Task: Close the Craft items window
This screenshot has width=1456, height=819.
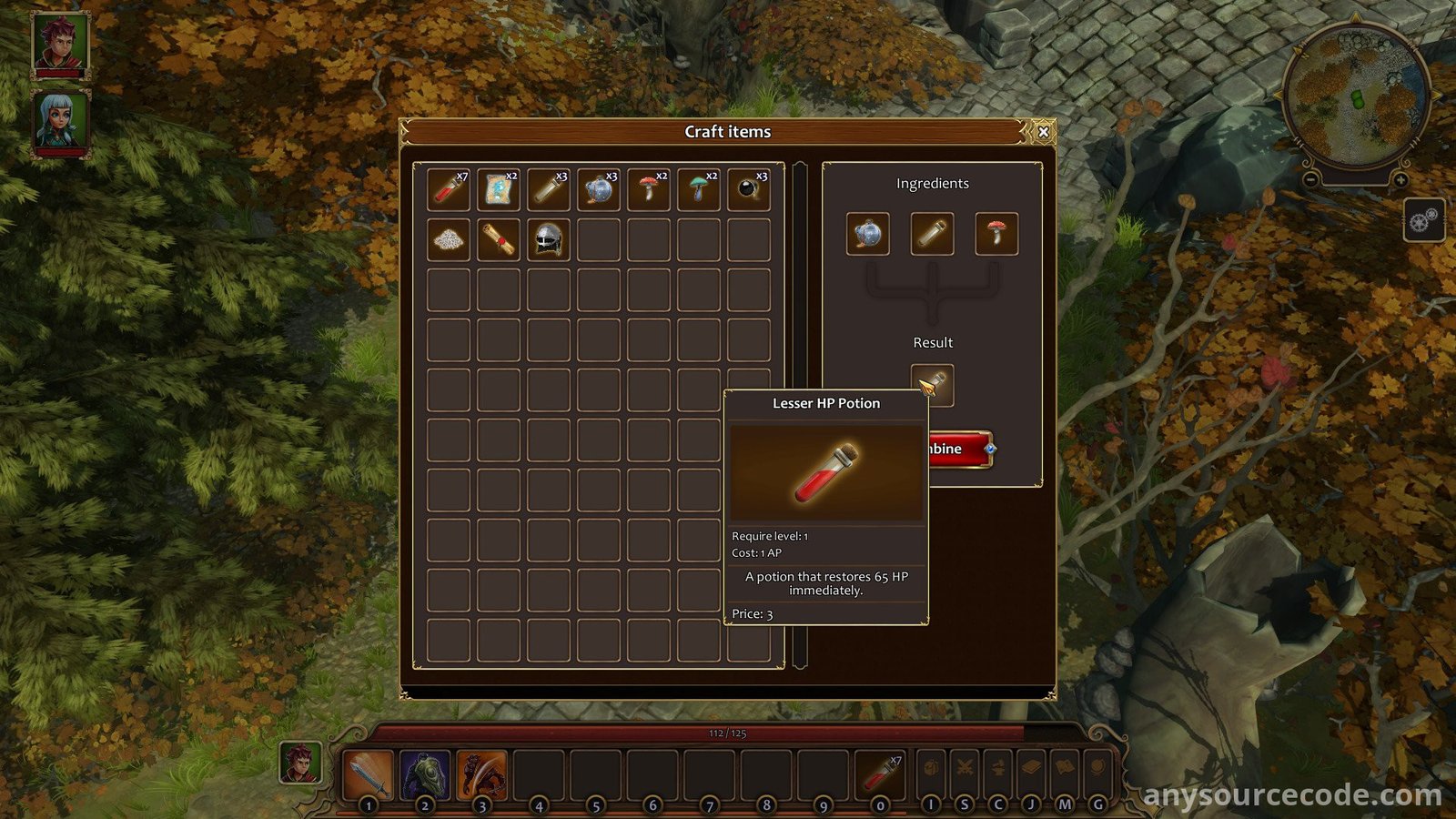Action: (1043, 132)
